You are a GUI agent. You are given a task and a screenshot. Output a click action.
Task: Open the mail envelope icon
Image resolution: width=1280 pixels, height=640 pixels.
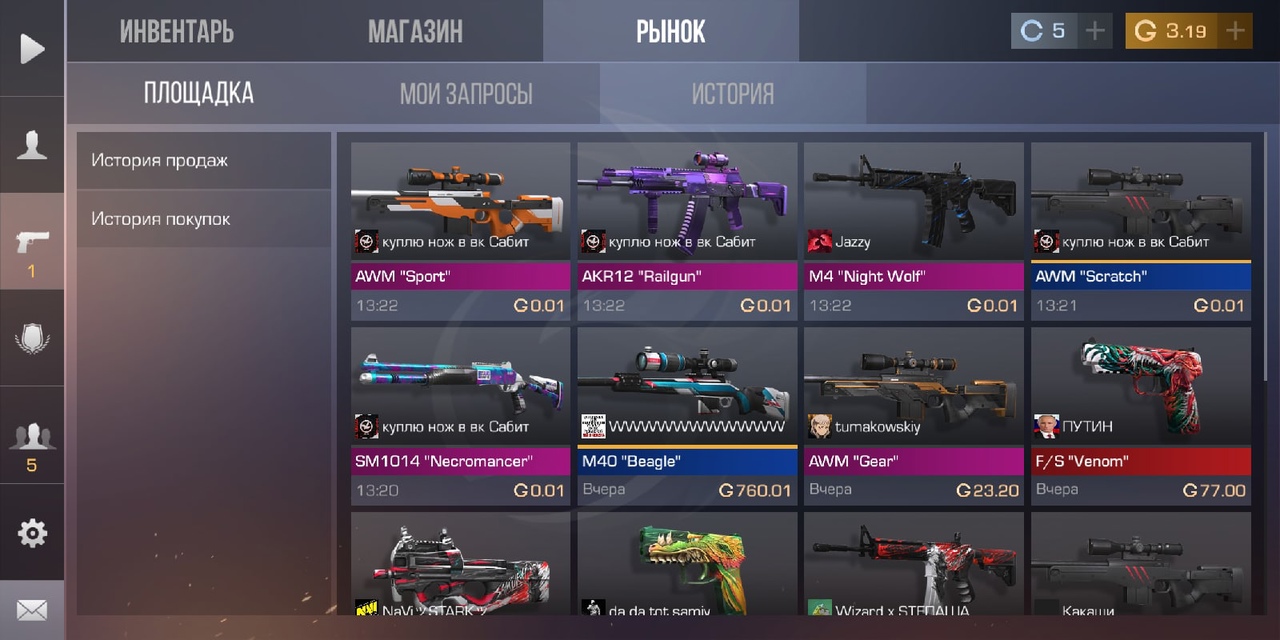coord(32,610)
